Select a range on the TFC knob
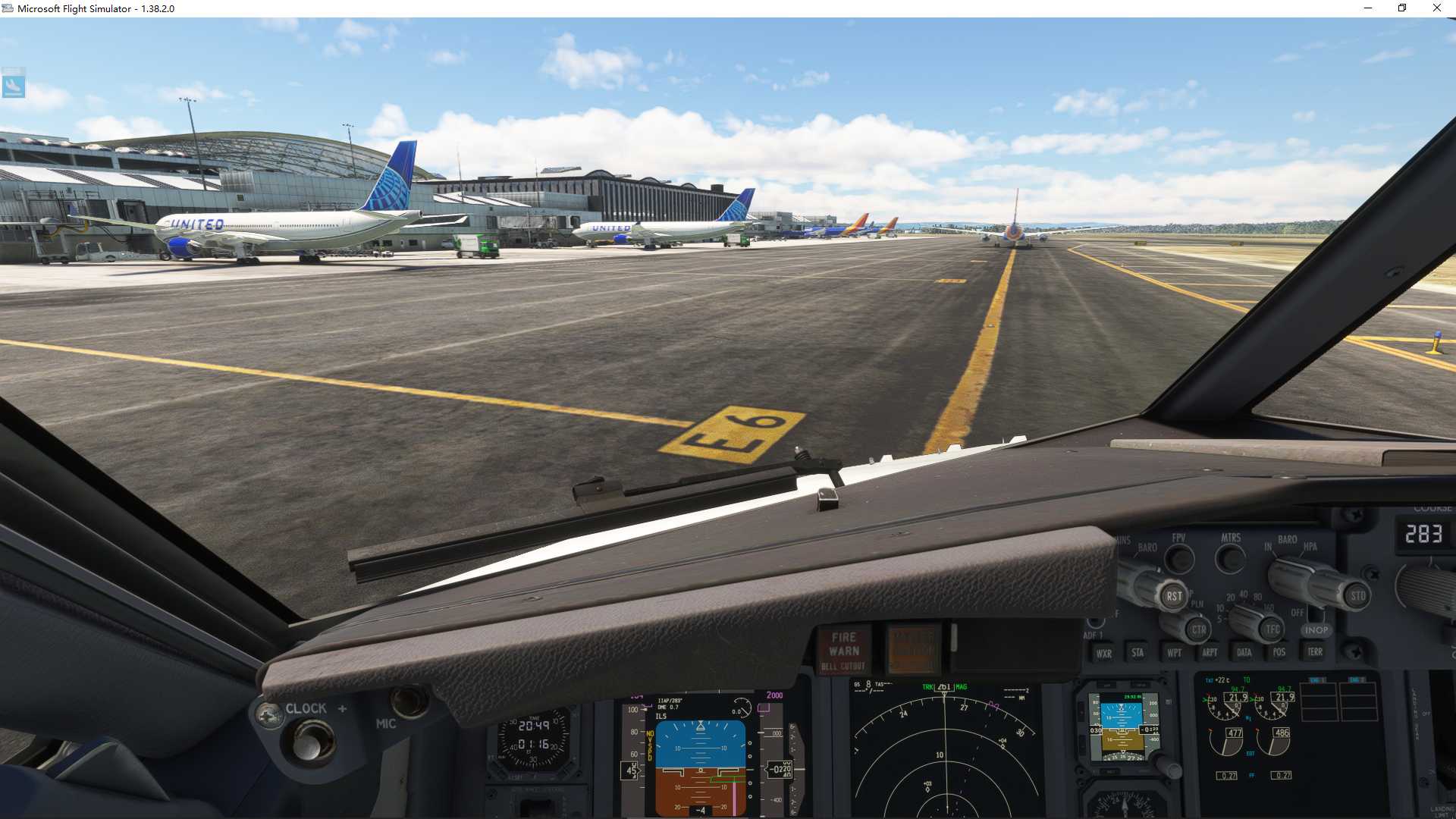Image resolution: width=1456 pixels, height=819 pixels. tap(1272, 629)
